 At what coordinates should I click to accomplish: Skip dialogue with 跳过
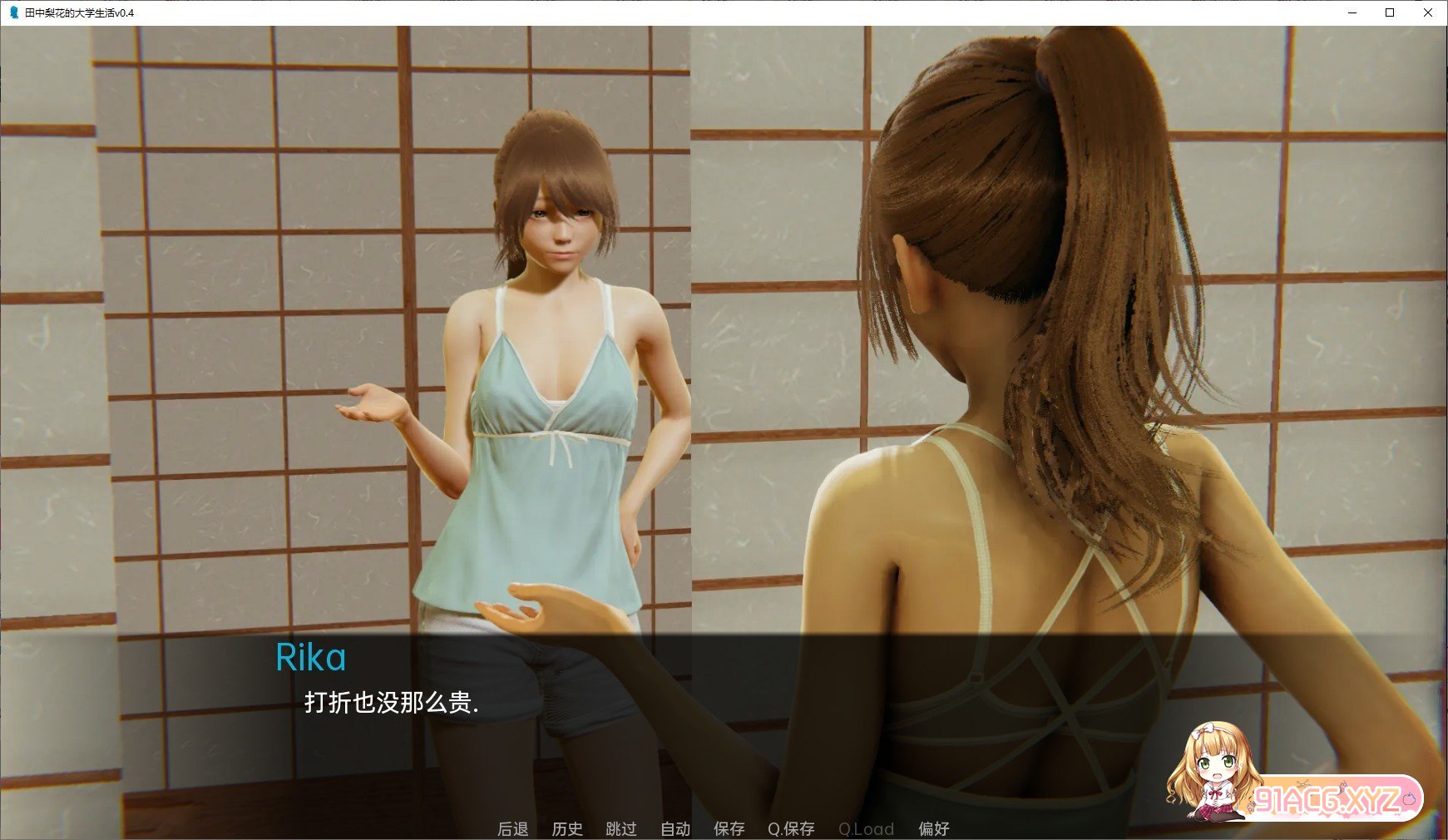click(621, 828)
